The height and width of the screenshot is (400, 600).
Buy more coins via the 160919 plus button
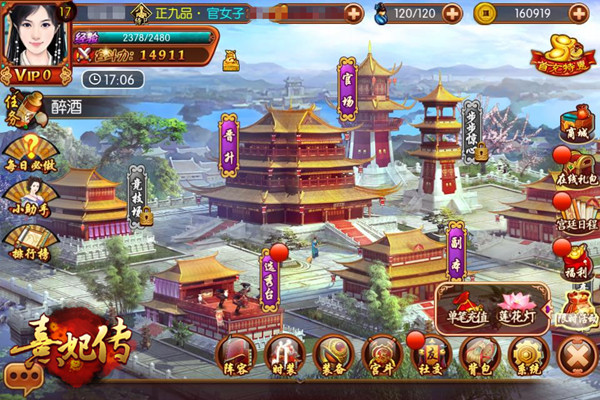coord(580,14)
